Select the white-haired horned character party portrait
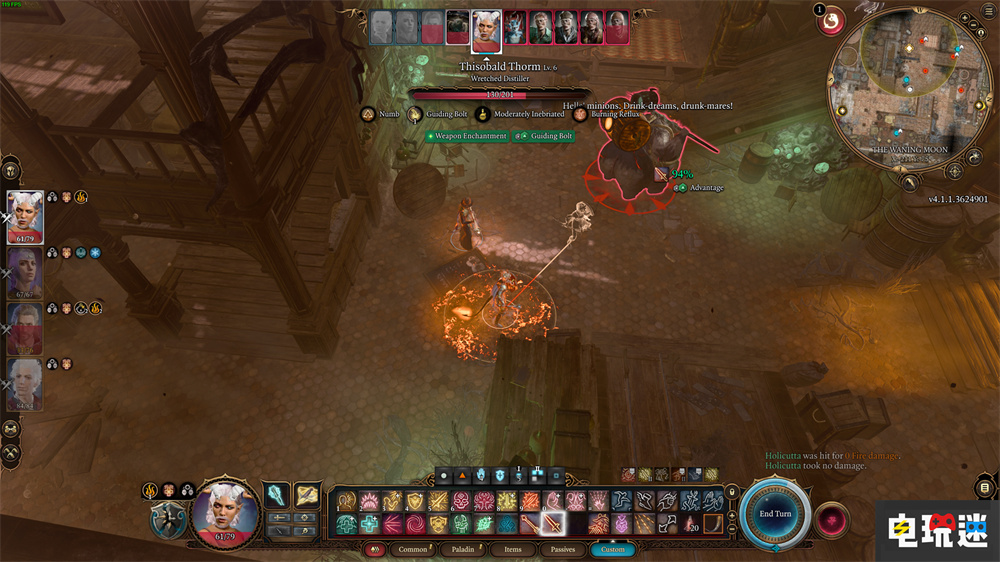This screenshot has height=562, width=1000. pyautogui.click(x=25, y=217)
